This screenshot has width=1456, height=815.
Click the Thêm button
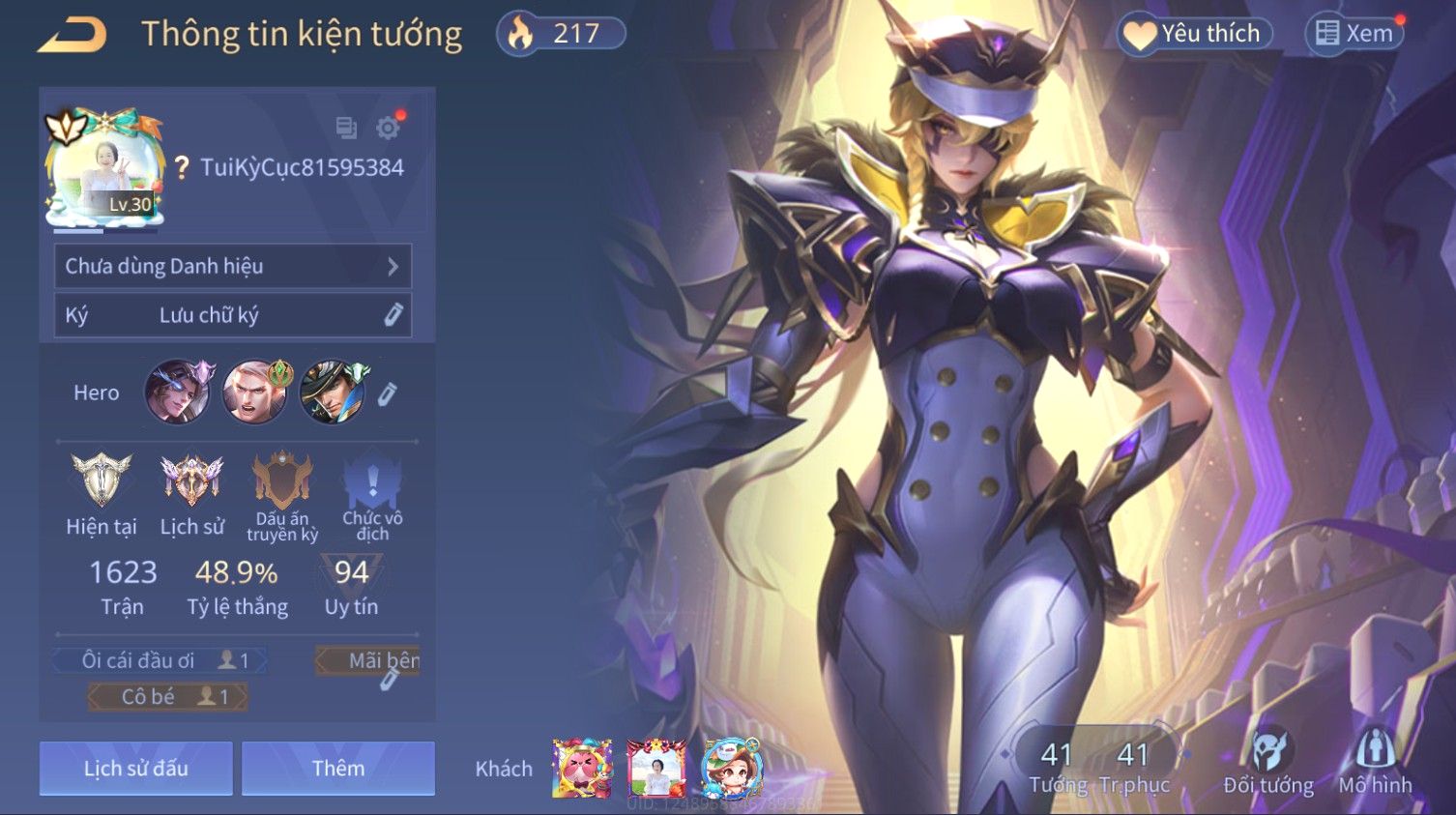[x=338, y=769]
